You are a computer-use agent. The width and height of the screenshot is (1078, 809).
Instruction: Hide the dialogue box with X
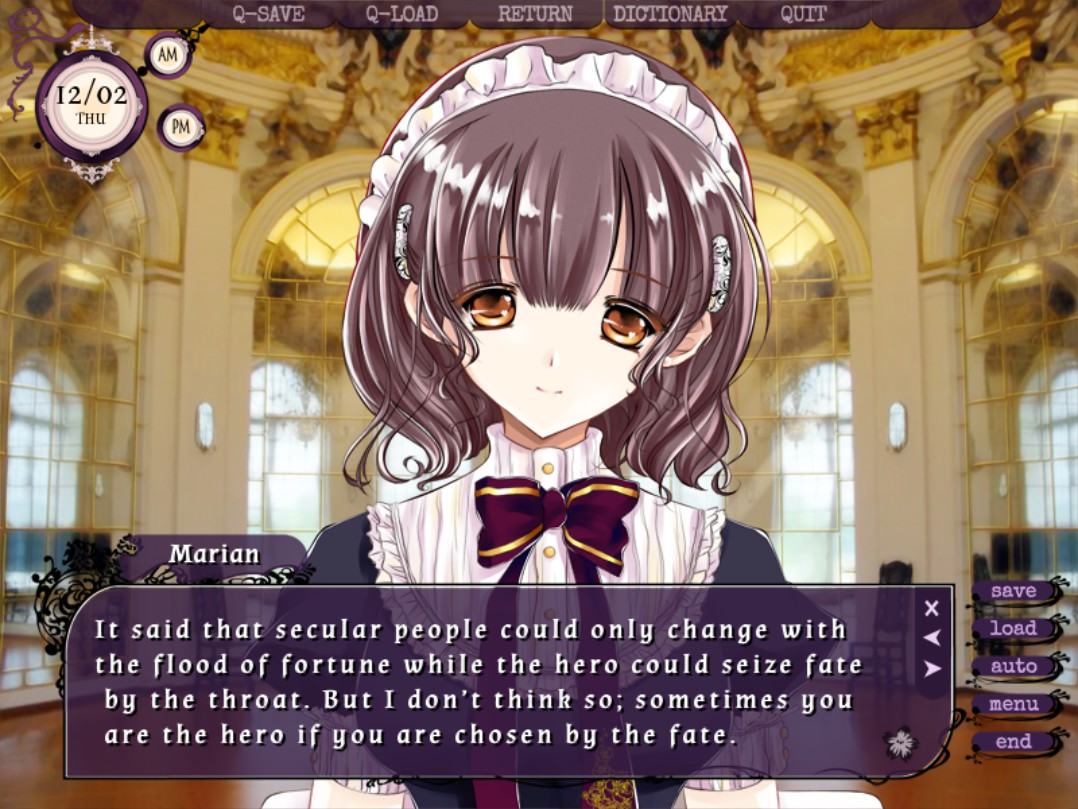[x=932, y=607]
